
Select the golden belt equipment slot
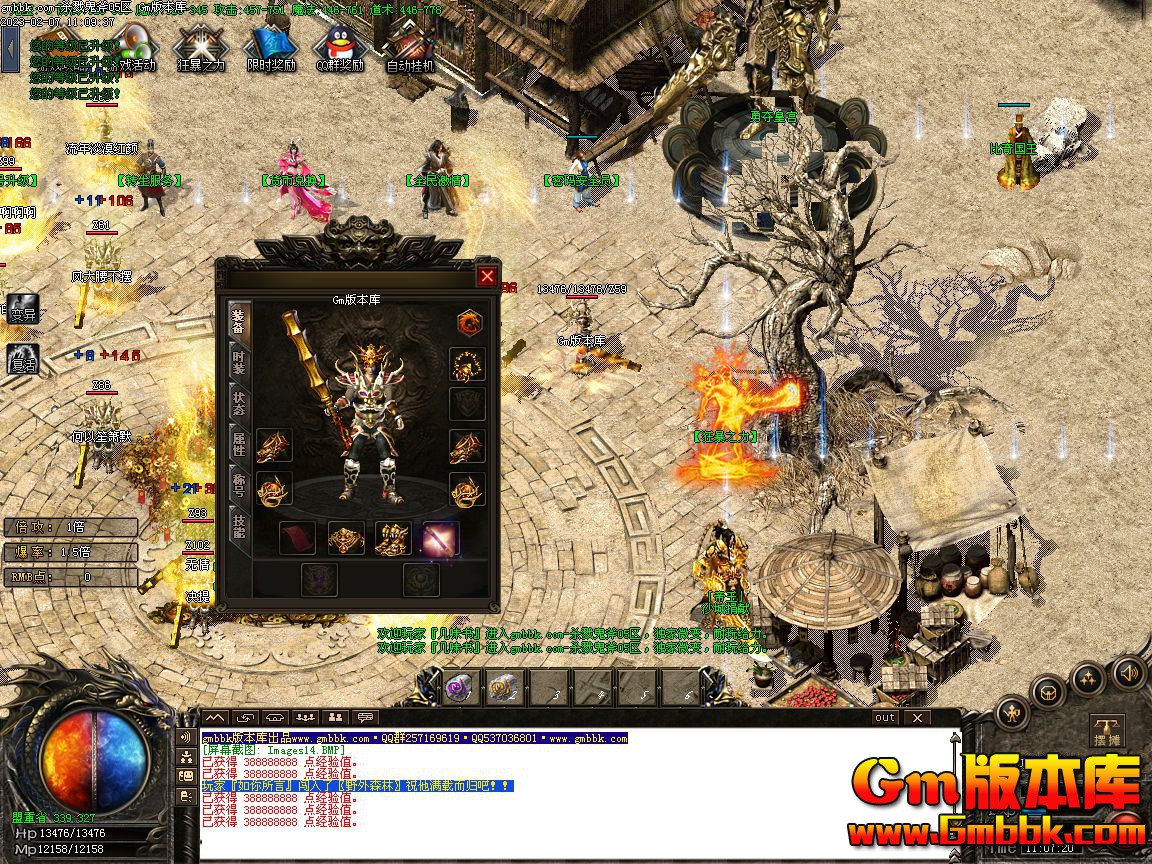click(346, 539)
